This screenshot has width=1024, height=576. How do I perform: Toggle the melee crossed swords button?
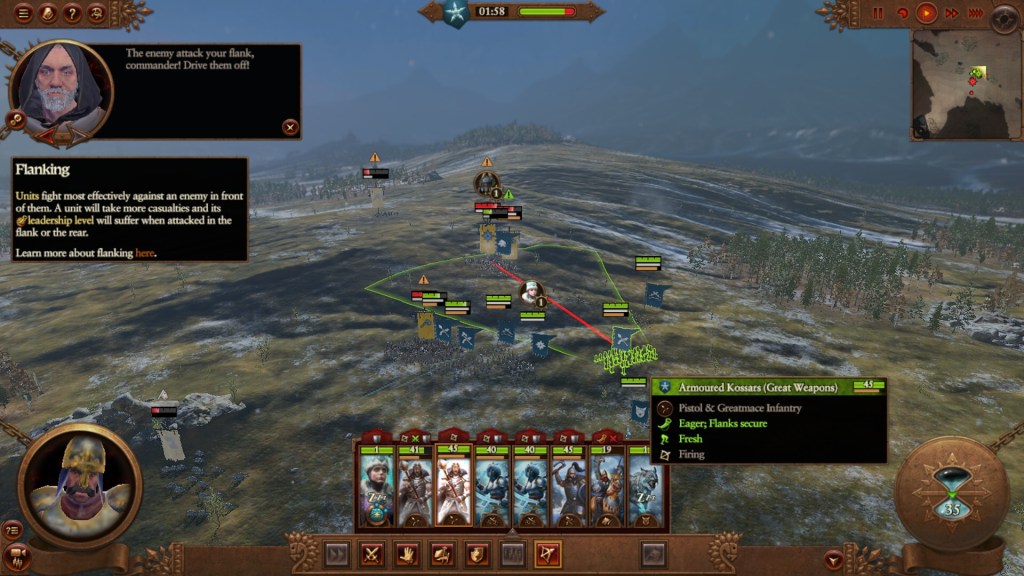click(372, 553)
